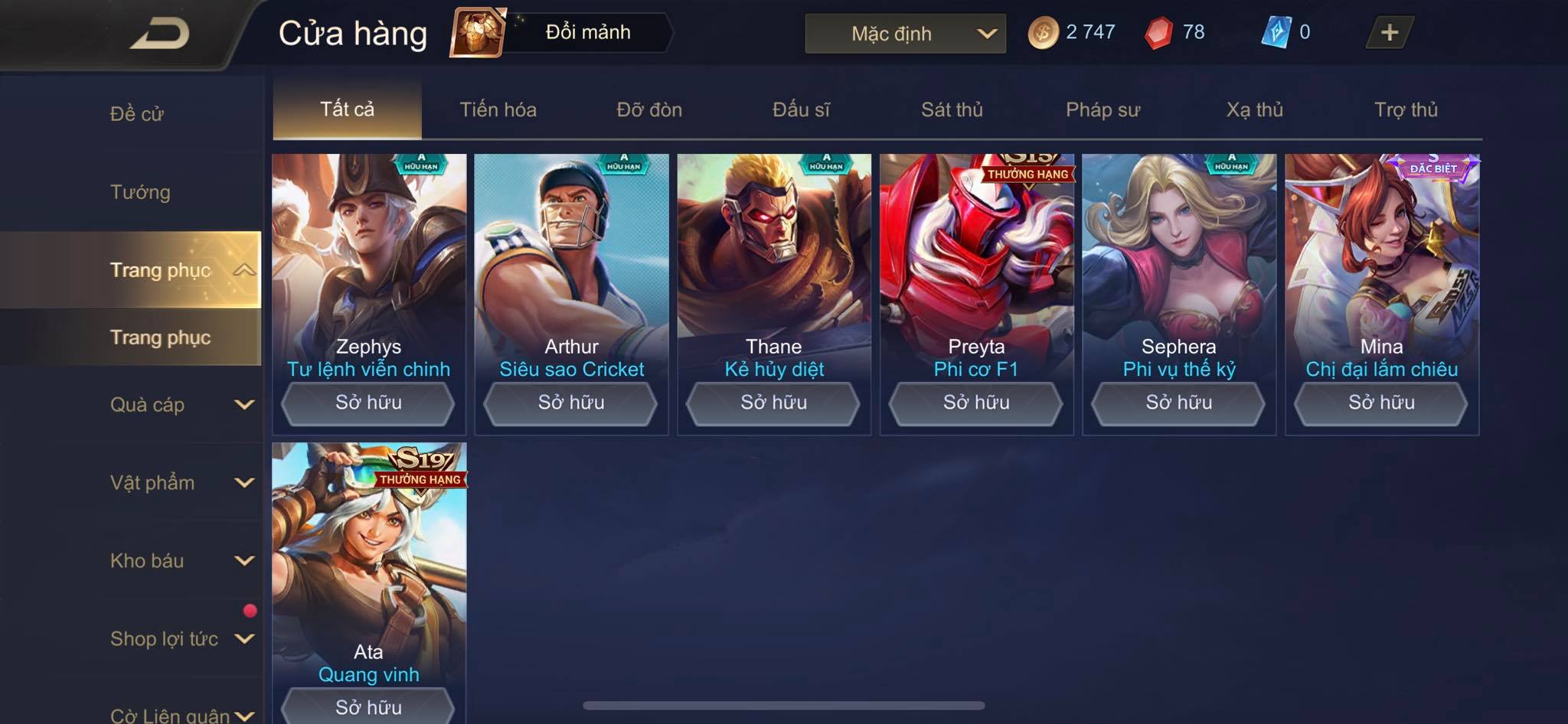This screenshot has height=724, width=1568.
Task: Choose the Pháp sư tab
Action: (1102, 109)
